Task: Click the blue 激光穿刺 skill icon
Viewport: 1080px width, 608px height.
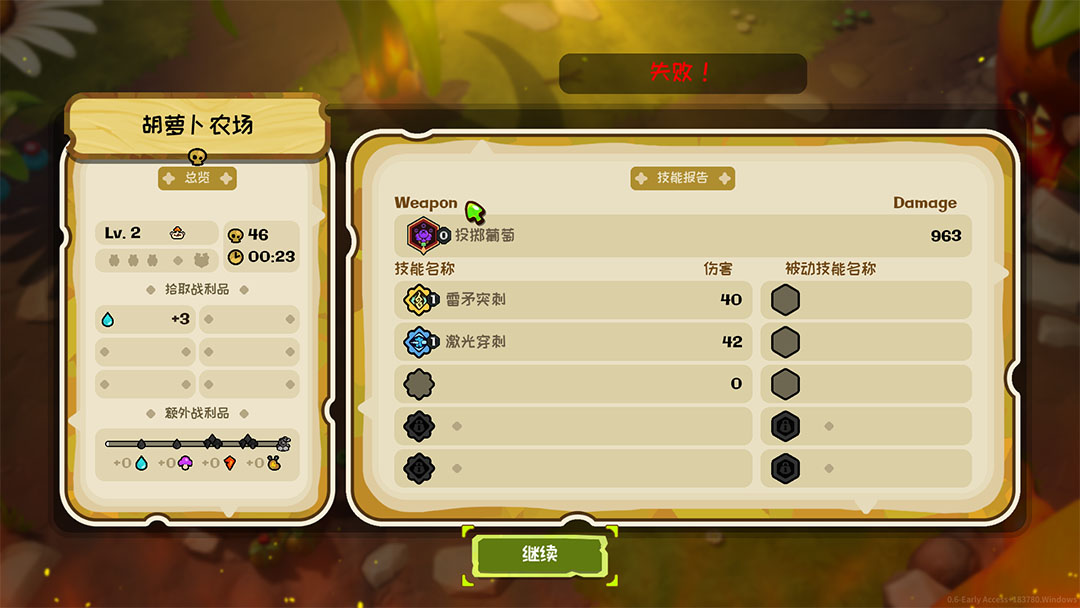Action: [417, 342]
